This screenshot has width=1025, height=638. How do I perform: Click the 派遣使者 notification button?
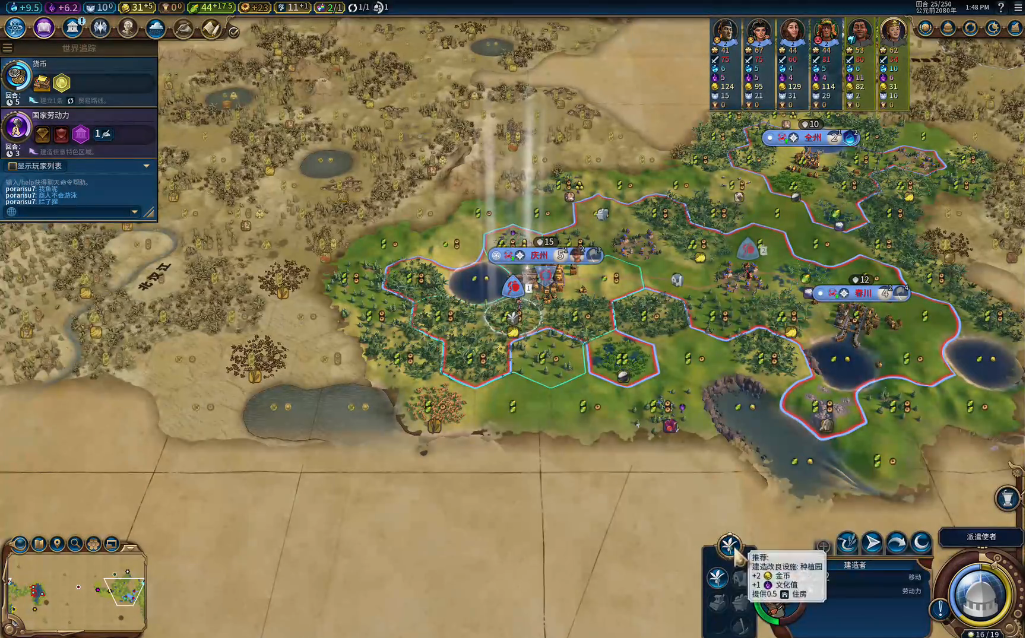(x=979, y=538)
